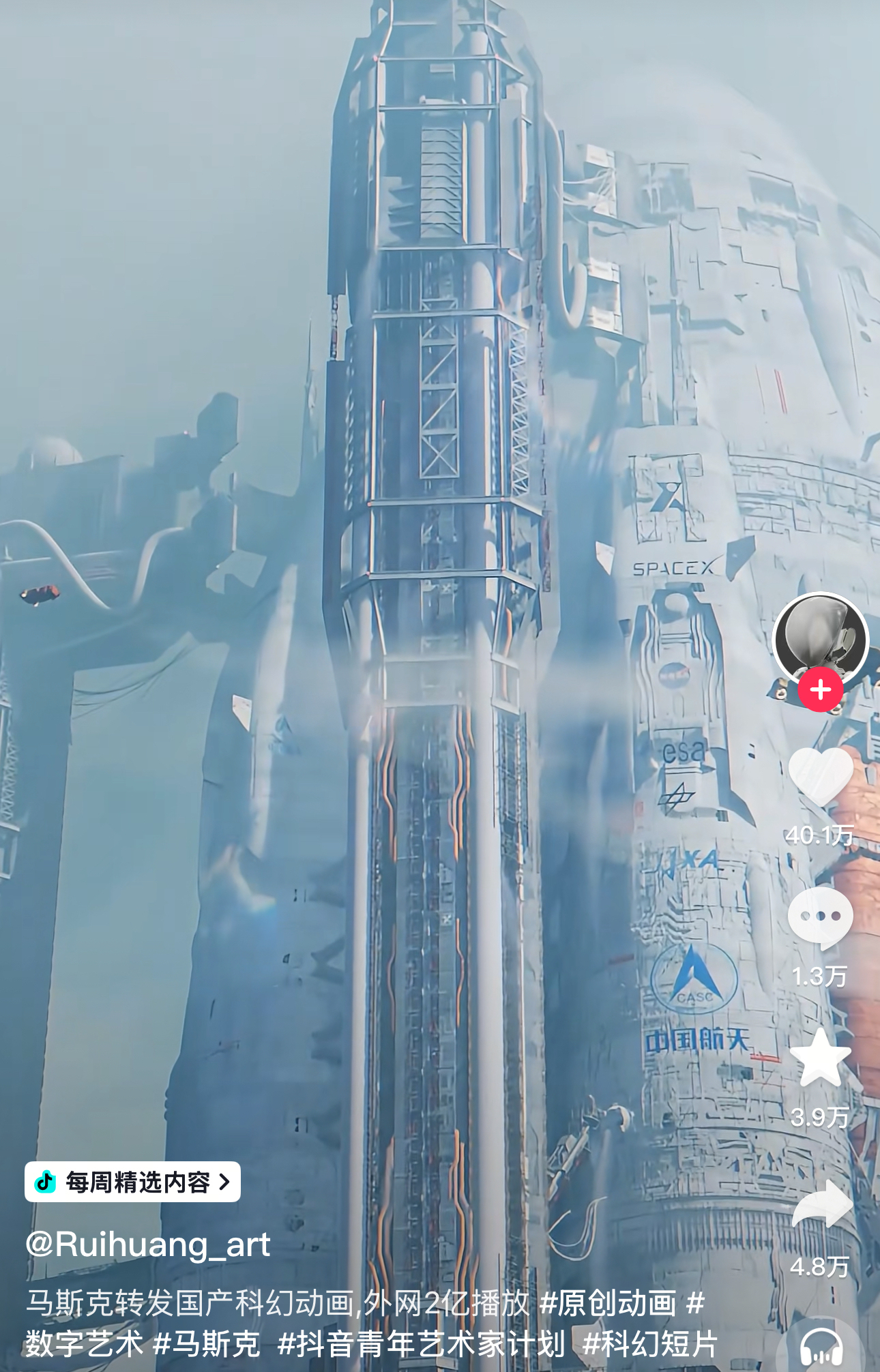Open the creator's profile avatar
Image resolution: width=880 pixels, height=1372 pixels.
click(x=820, y=638)
